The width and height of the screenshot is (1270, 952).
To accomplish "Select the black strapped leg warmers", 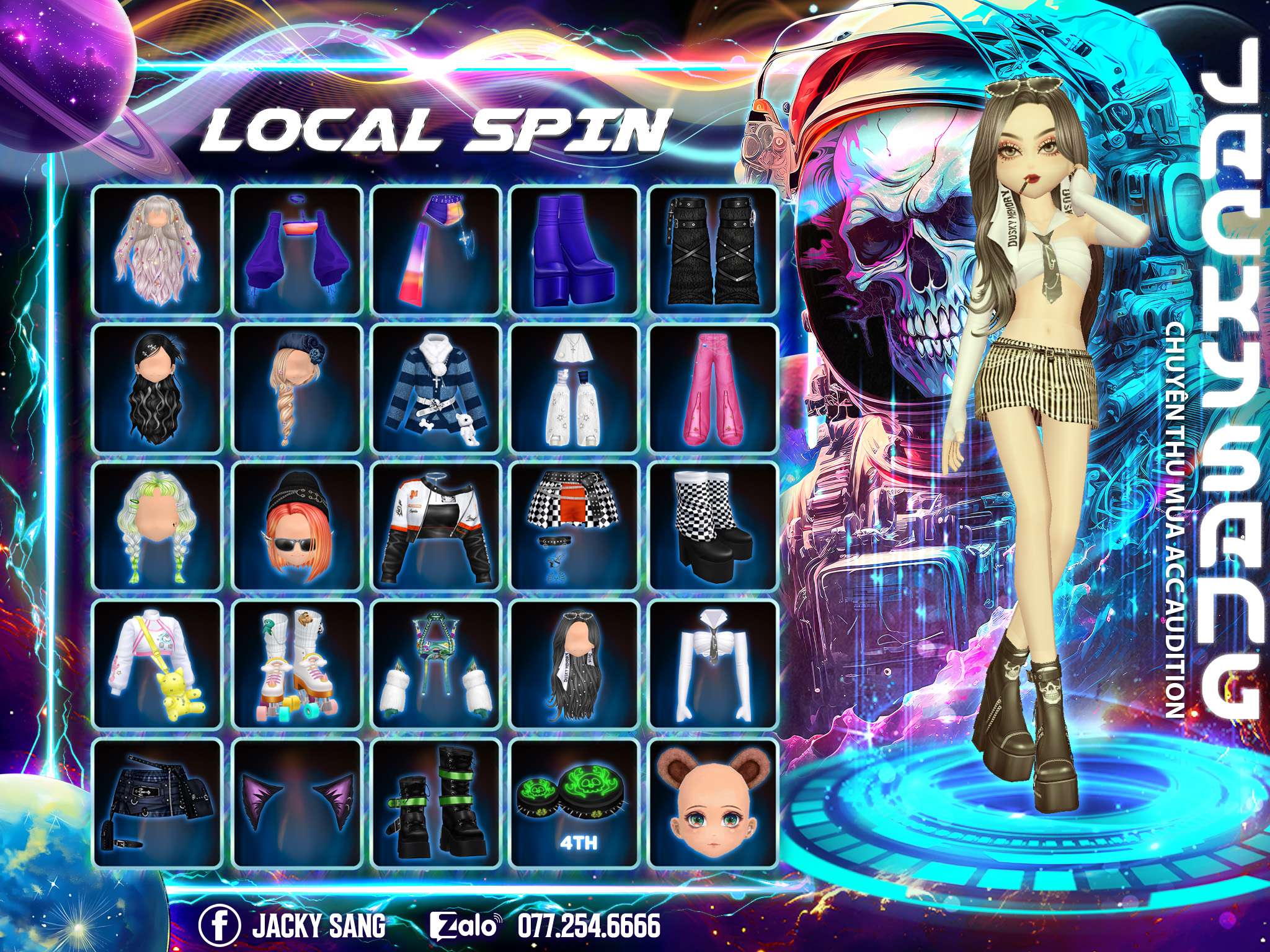I will coord(713,250).
